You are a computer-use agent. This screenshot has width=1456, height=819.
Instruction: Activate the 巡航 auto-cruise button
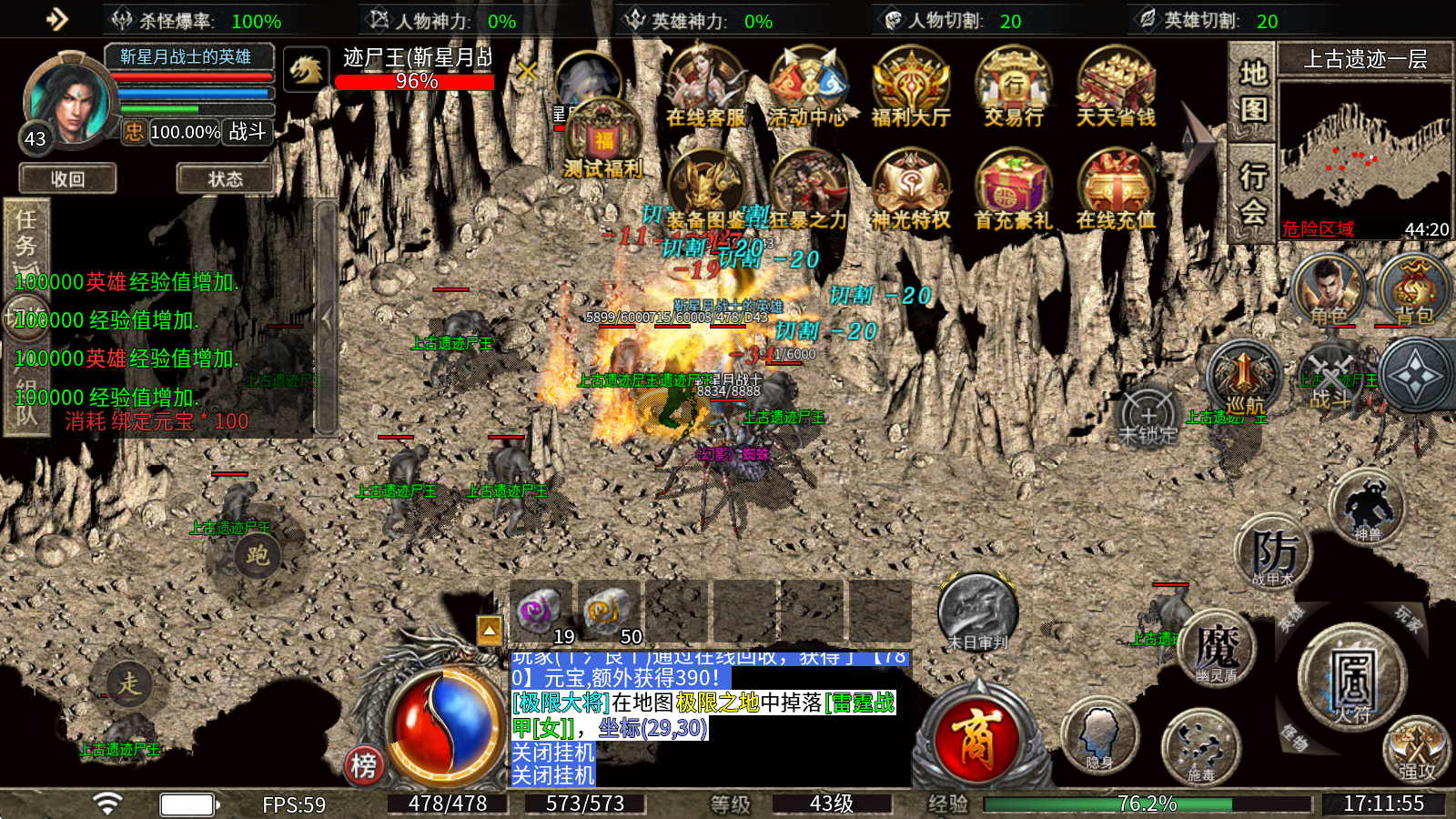pyautogui.click(x=1244, y=379)
